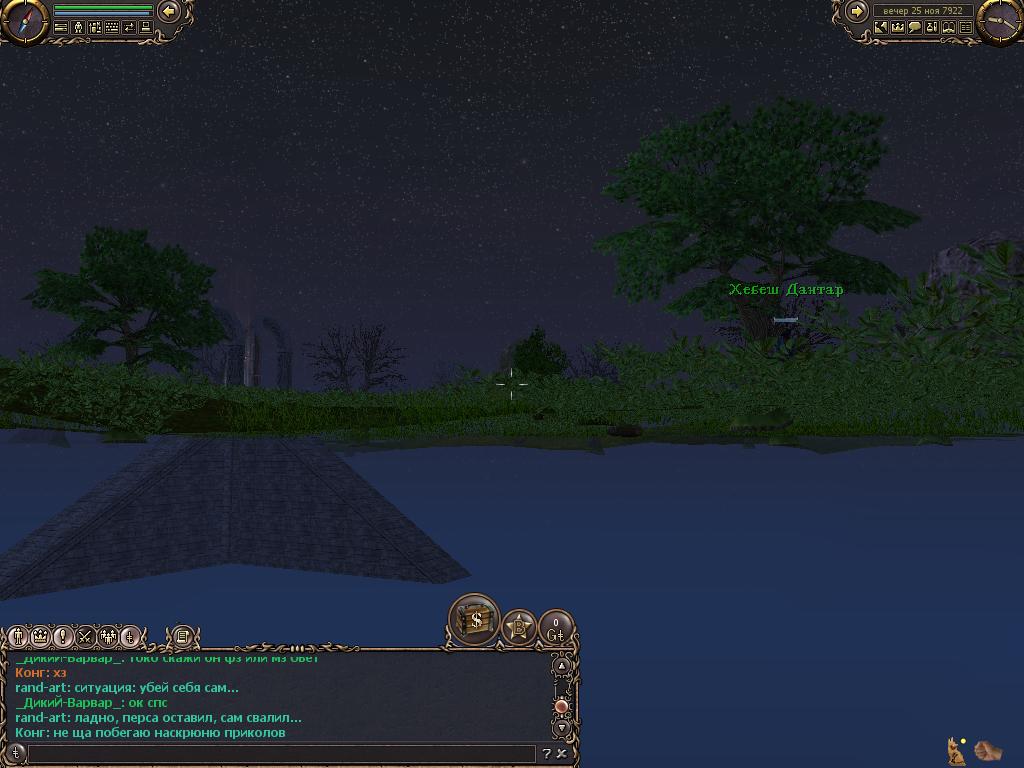Click the yellow right-arrow button
Screen dimensions: 1024x768
pyautogui.click(x=857, y=11)
